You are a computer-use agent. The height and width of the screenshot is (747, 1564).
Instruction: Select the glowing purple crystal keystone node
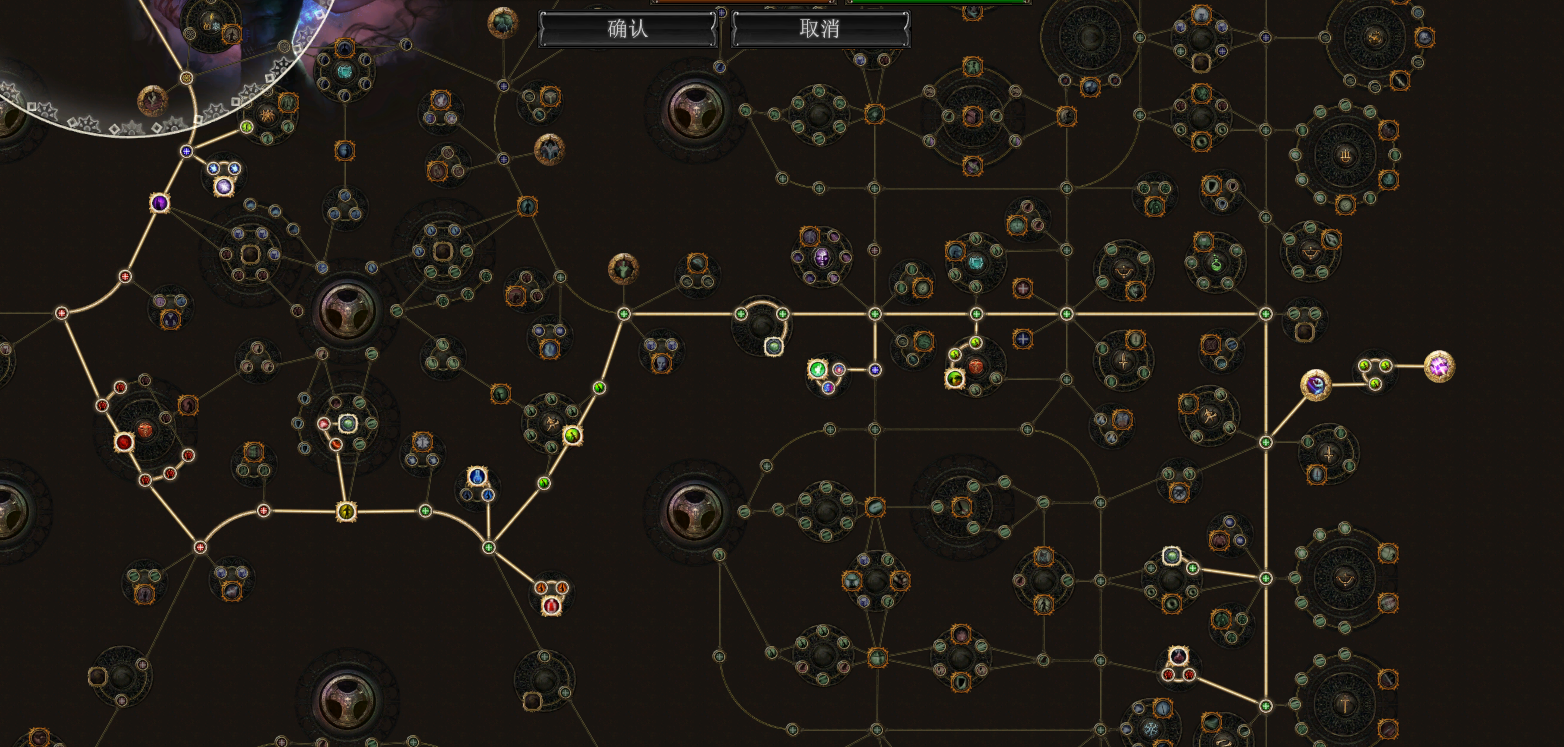[x=1439, y=366]
